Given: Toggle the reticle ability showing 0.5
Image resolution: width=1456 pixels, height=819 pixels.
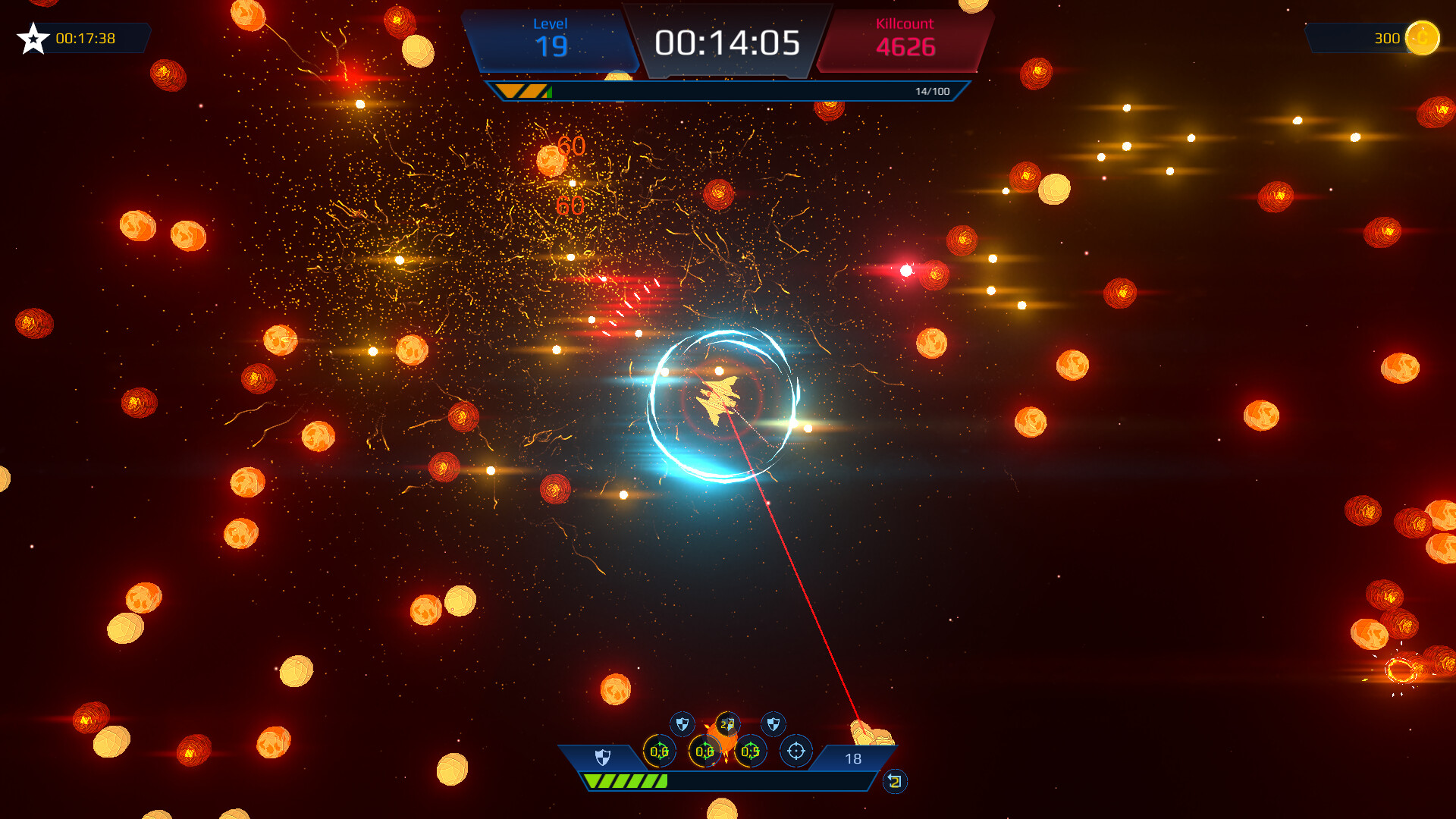Looking at the screenshot, I should (750, 752).
